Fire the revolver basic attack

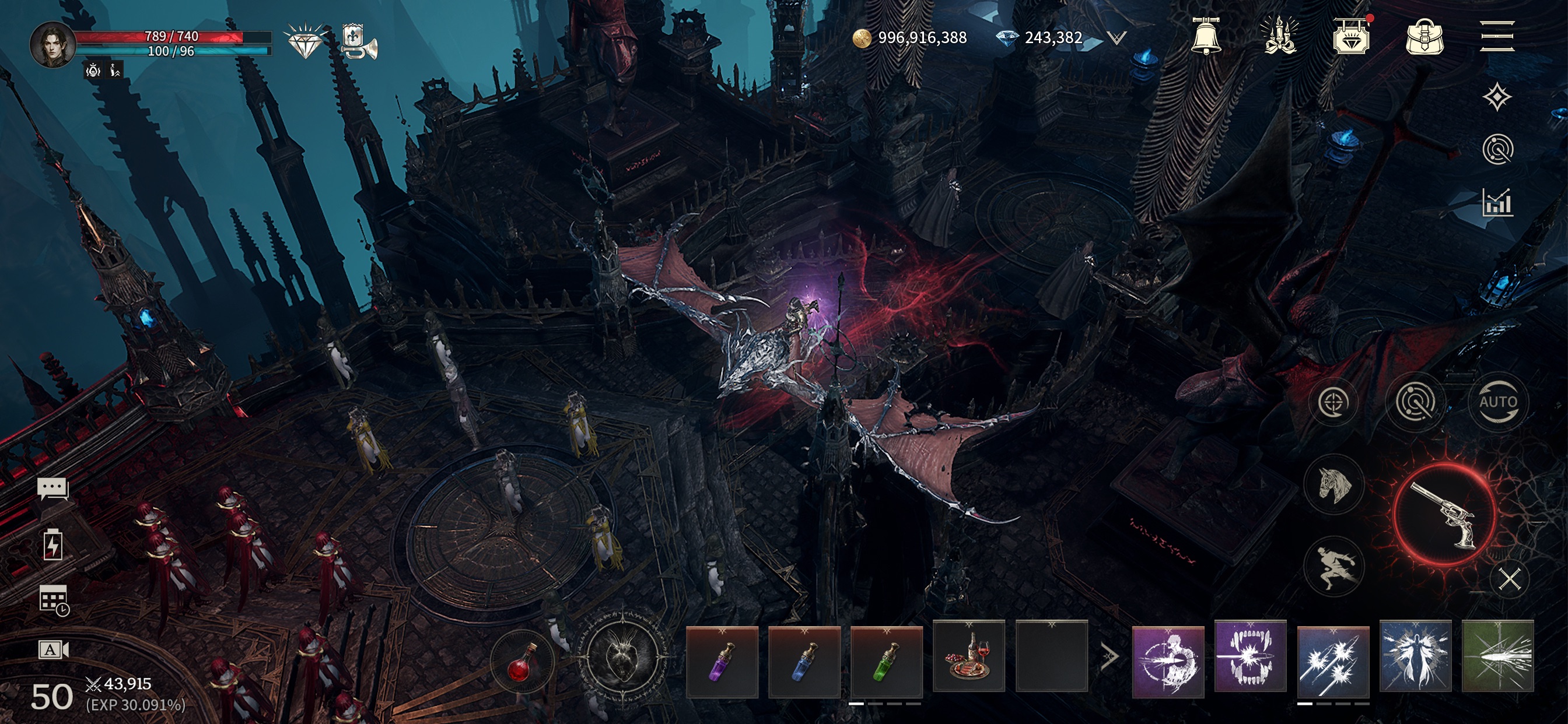(x=1444, y=515)
